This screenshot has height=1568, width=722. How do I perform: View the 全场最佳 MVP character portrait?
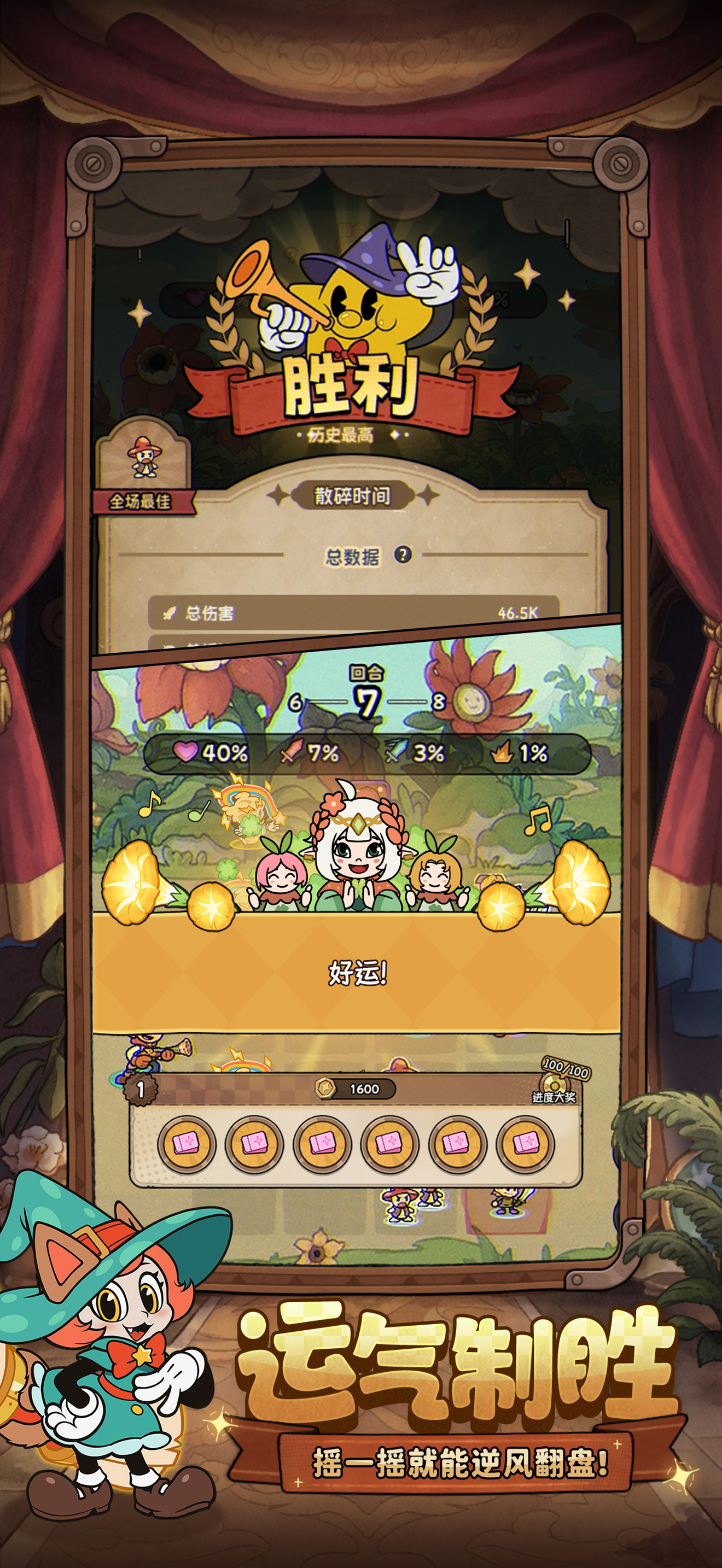[144, 457]
